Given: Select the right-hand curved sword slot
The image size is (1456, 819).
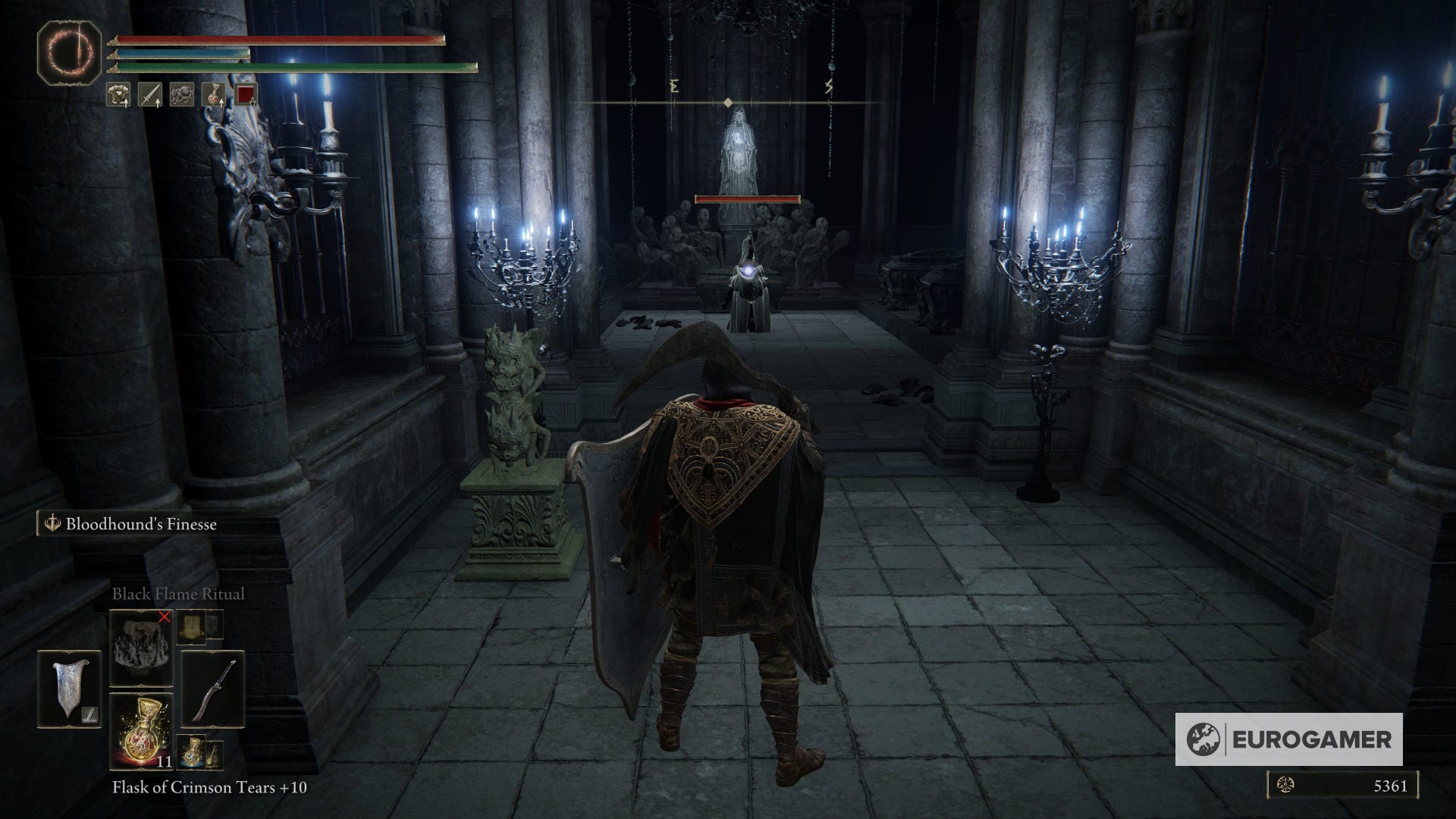Looking at the screenshot, I should (x=212, y=689).
